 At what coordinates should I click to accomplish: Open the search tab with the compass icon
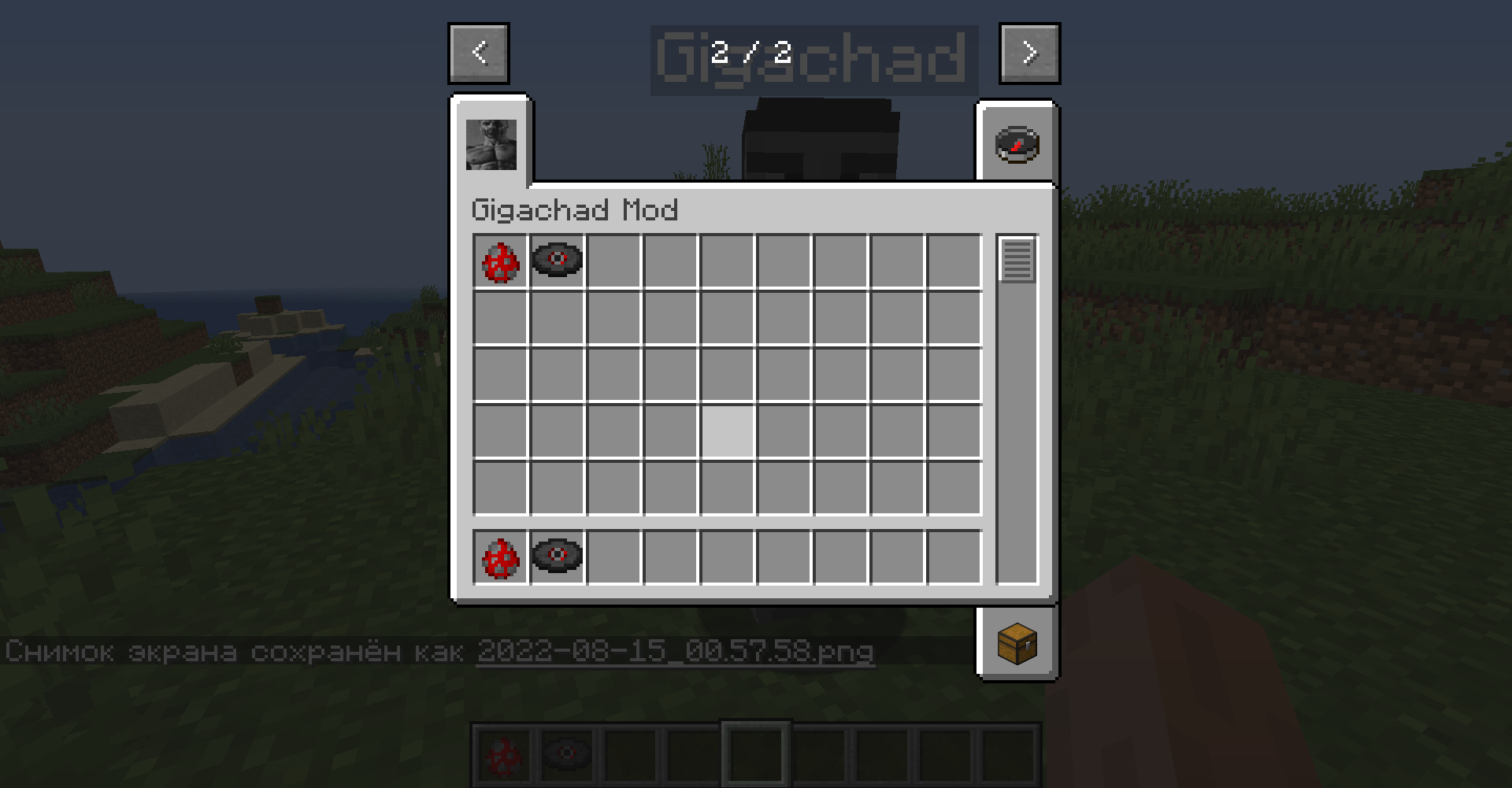[x=1016, y=143]
